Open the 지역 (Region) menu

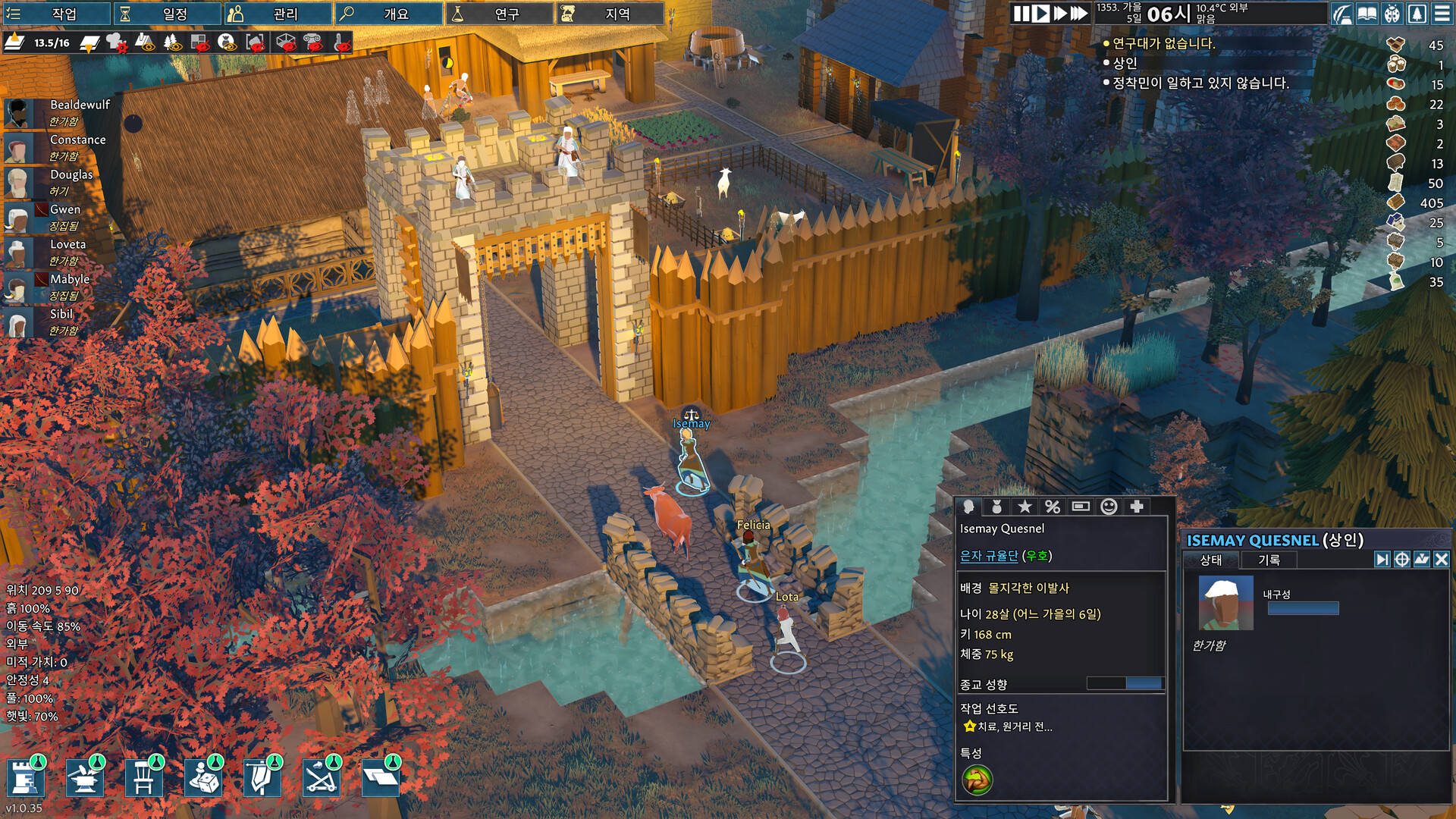pyautogui.click(x=610, y=14)
